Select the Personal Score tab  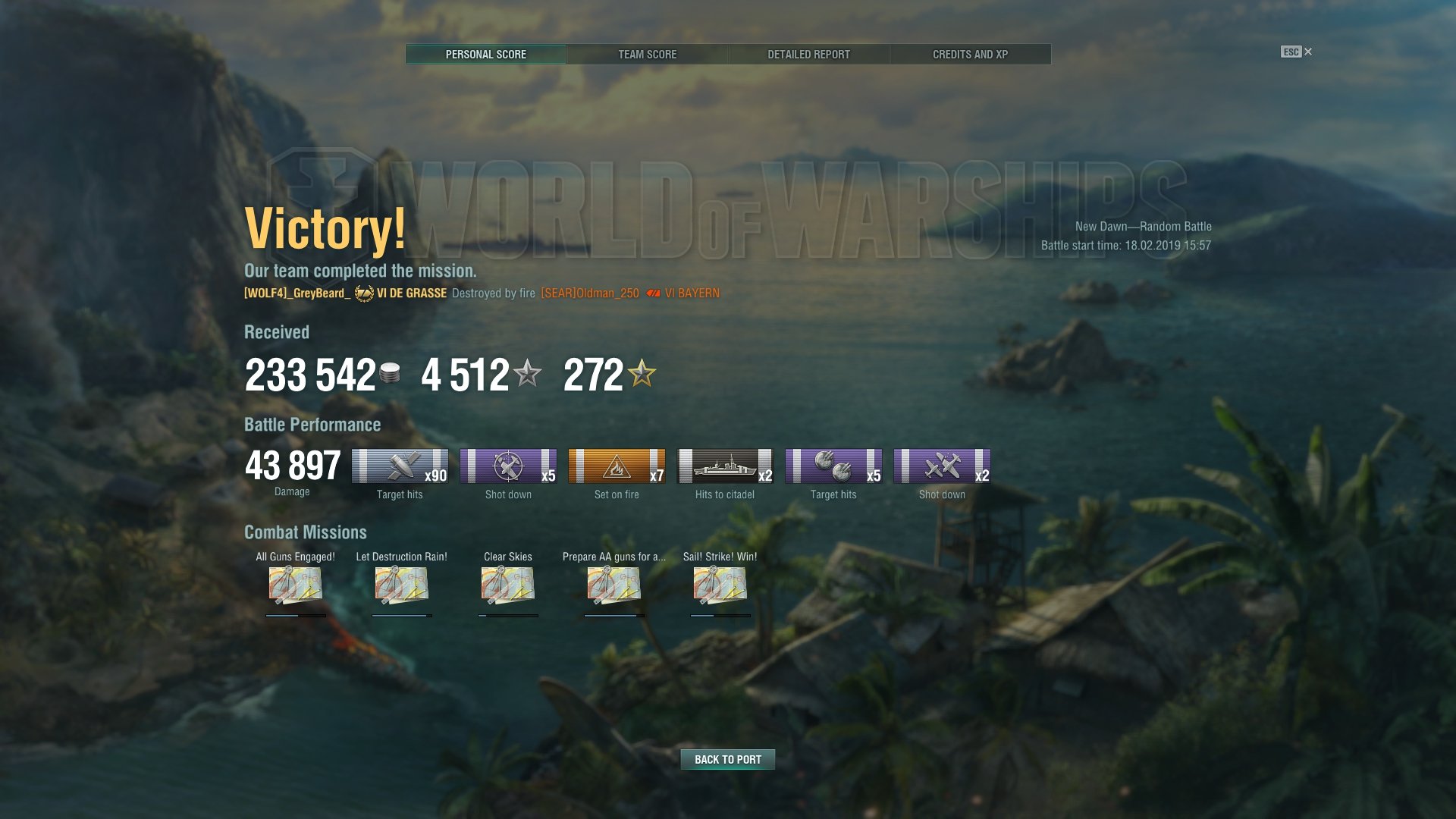click(x=485, y=55)
